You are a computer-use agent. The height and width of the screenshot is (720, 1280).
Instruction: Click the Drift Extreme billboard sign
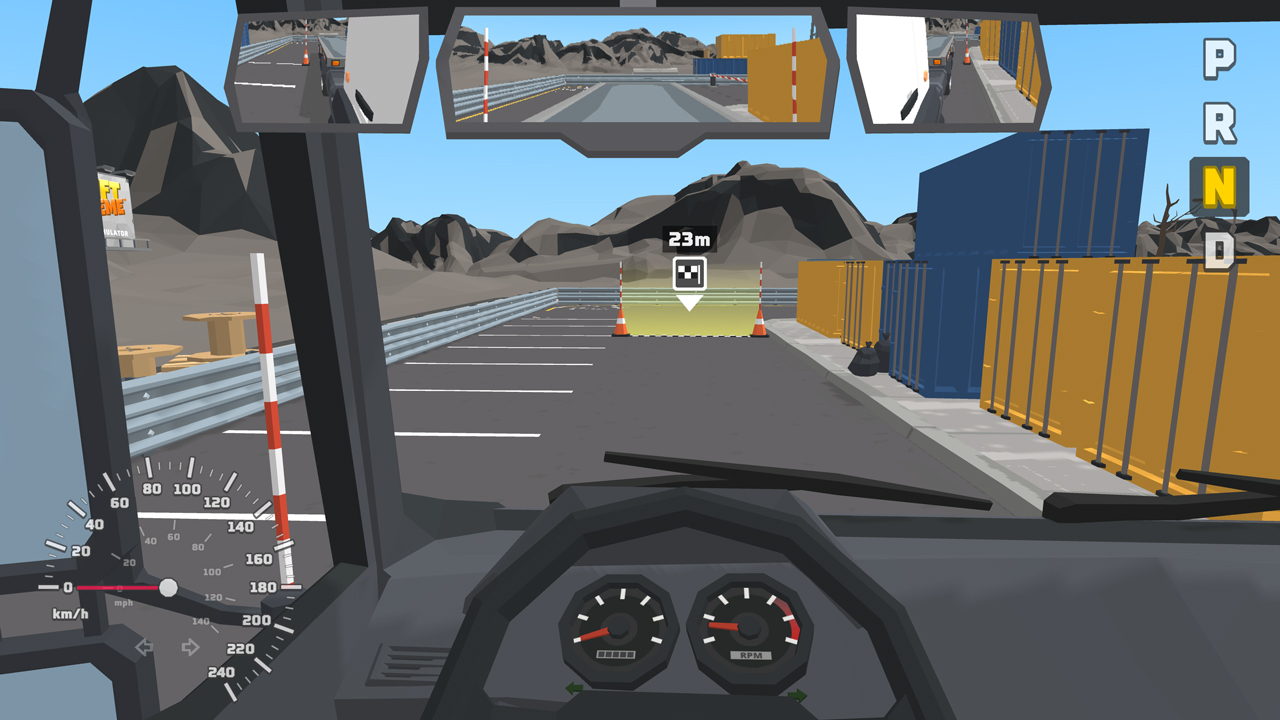point(116,200)
